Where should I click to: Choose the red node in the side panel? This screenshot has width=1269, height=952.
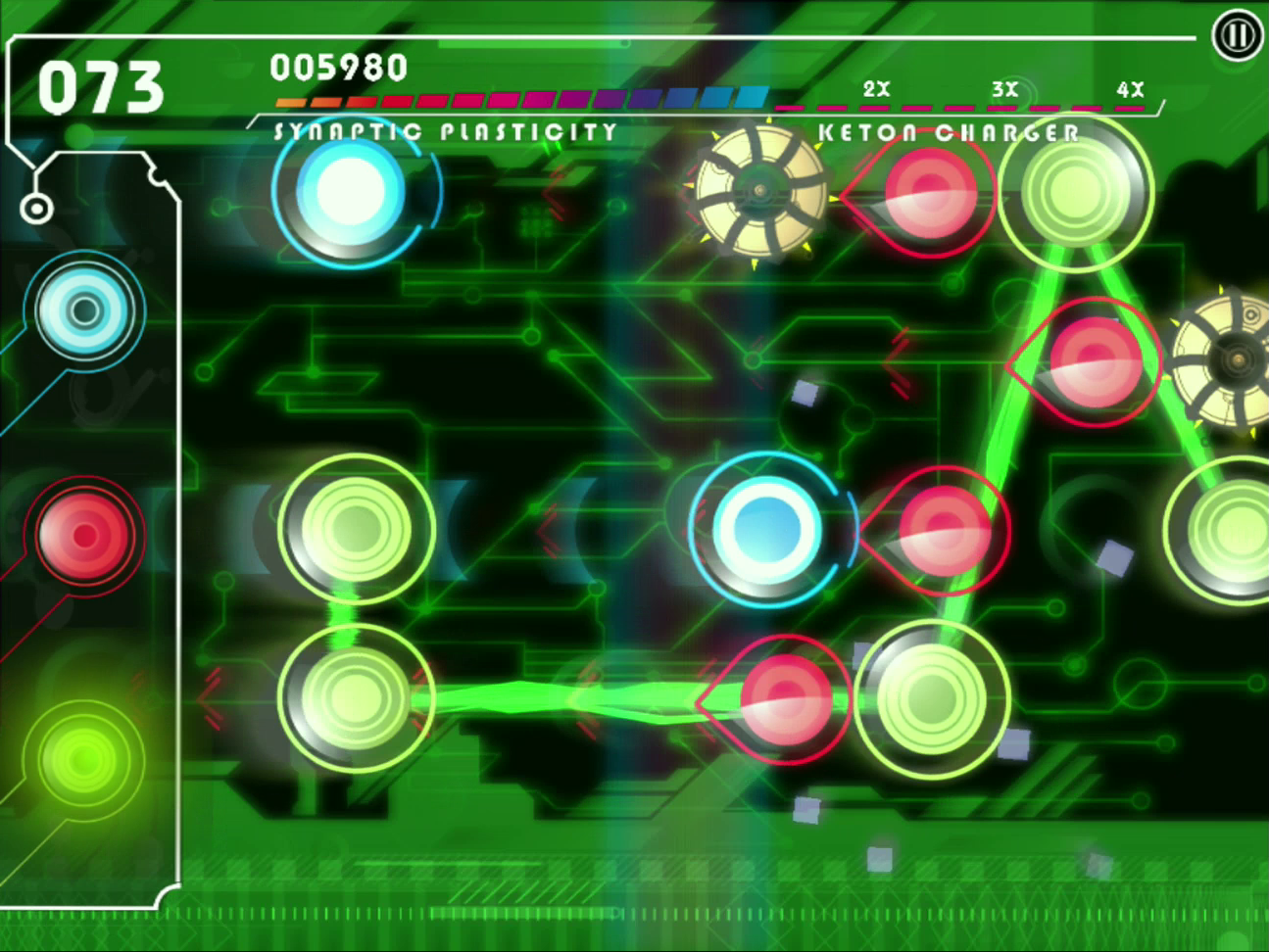coord(84,535)
